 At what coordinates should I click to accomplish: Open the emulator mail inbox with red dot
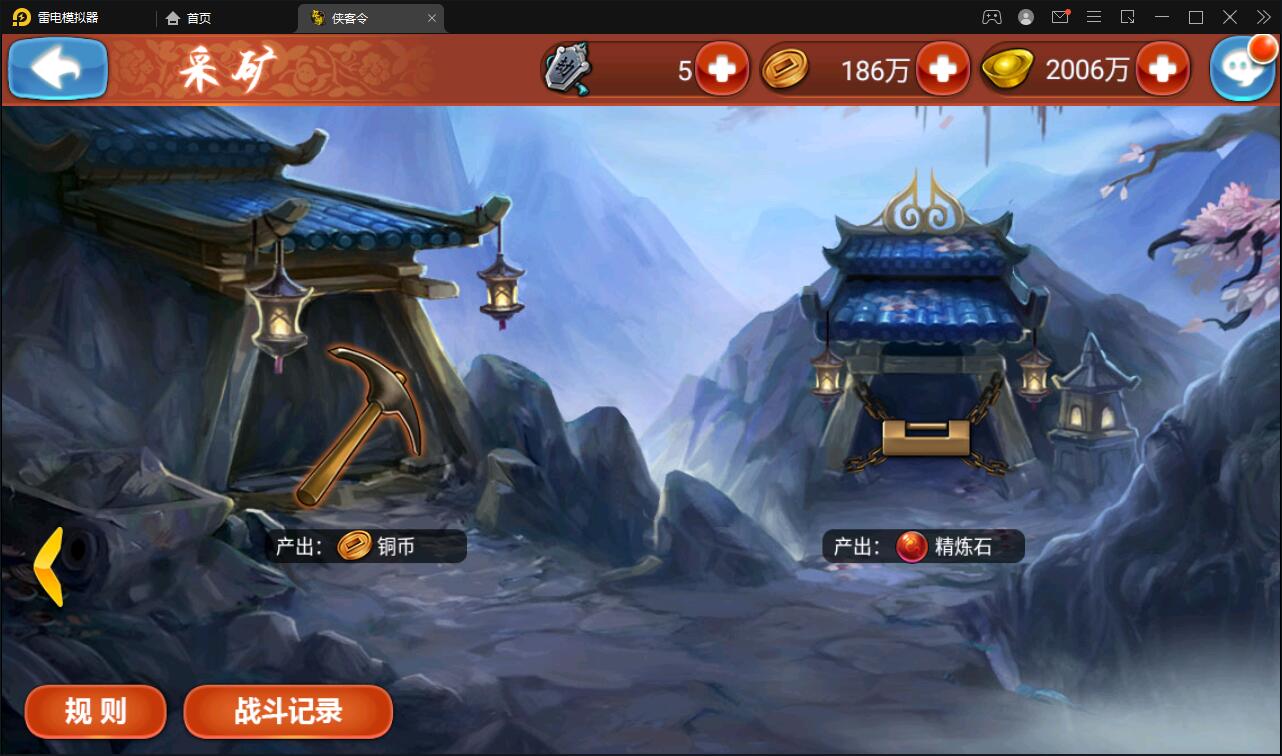click(x=1059, y=17)
